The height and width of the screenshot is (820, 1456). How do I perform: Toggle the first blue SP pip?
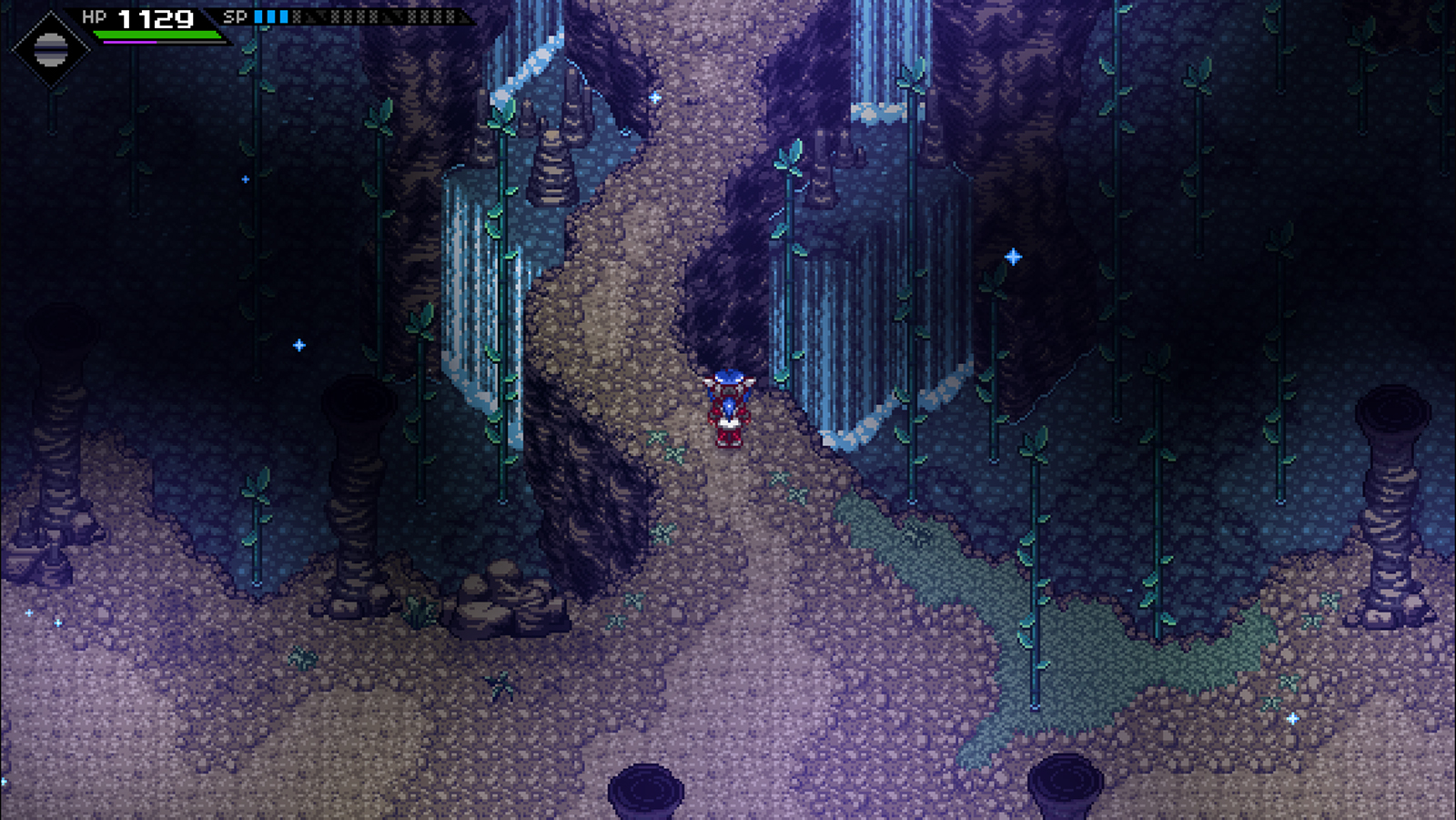[x=258, y=15]
